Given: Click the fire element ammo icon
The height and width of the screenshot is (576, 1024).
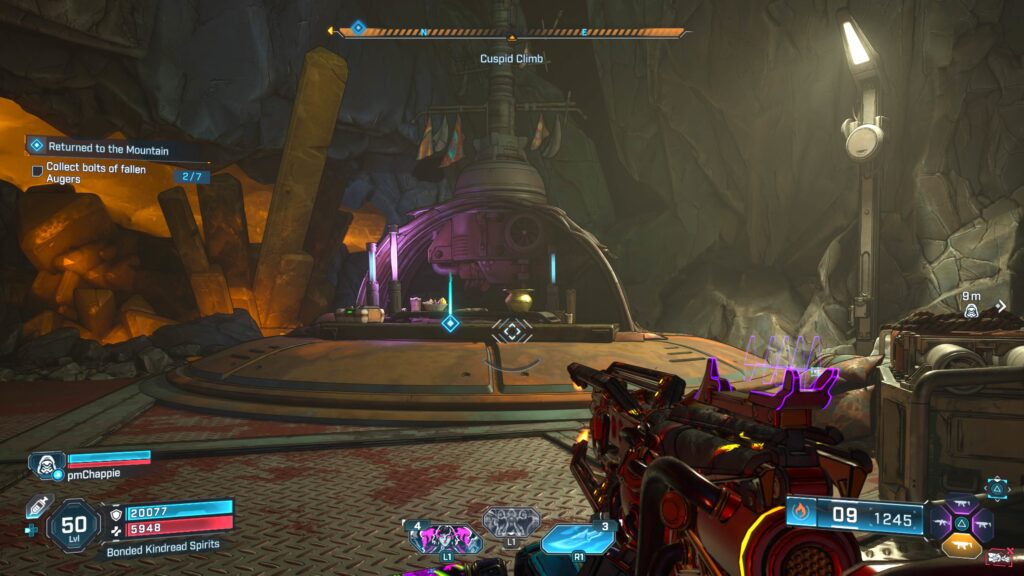Looking at the screenshot, I should click(800, 514).
